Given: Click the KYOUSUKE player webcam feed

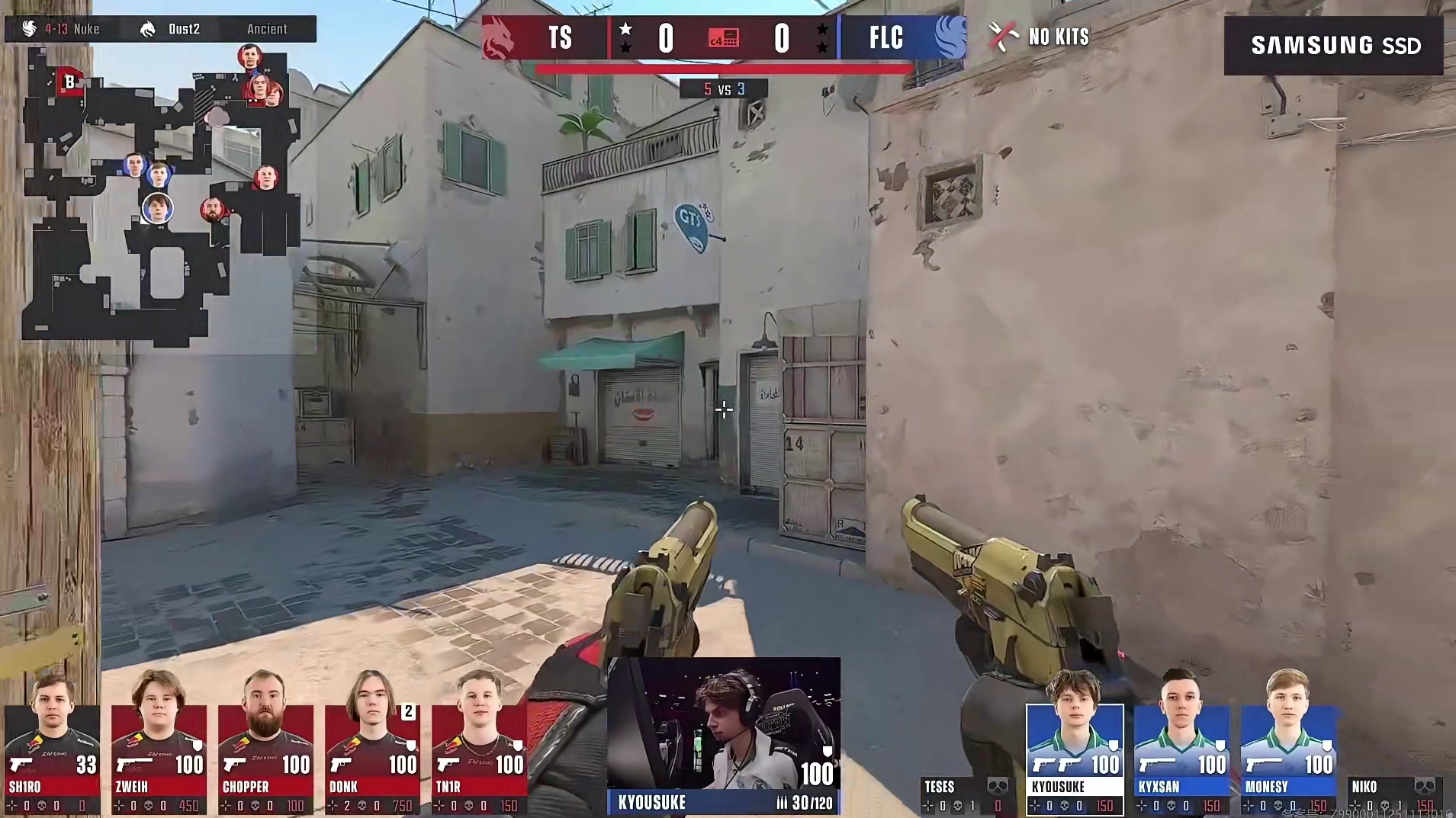Looking at the screenshot, I should [x=723, y=724].
